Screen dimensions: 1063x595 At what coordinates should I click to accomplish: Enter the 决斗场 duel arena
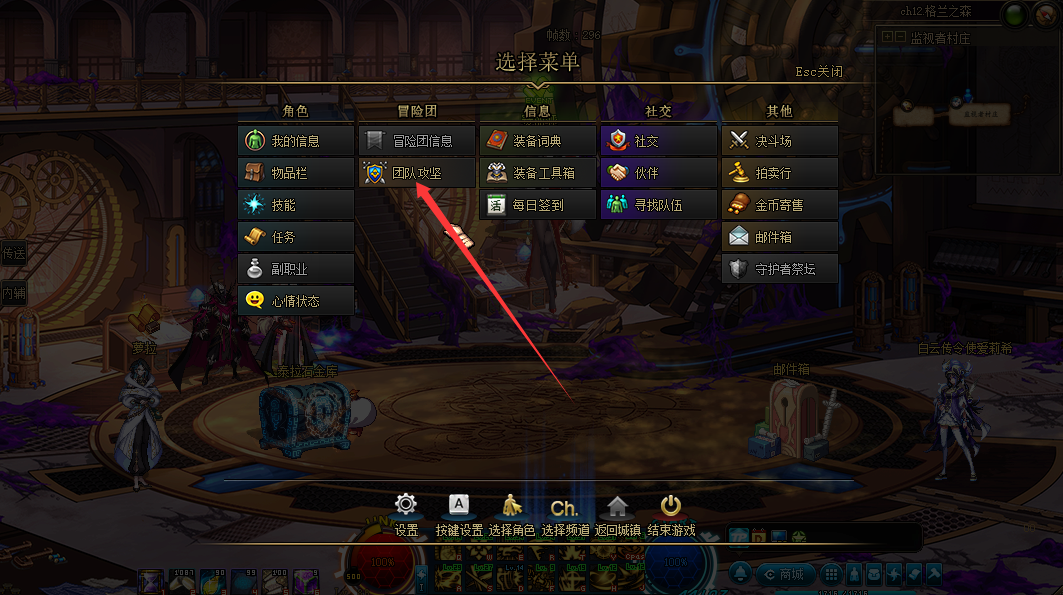pyautogui.click(x=780, y=141)
